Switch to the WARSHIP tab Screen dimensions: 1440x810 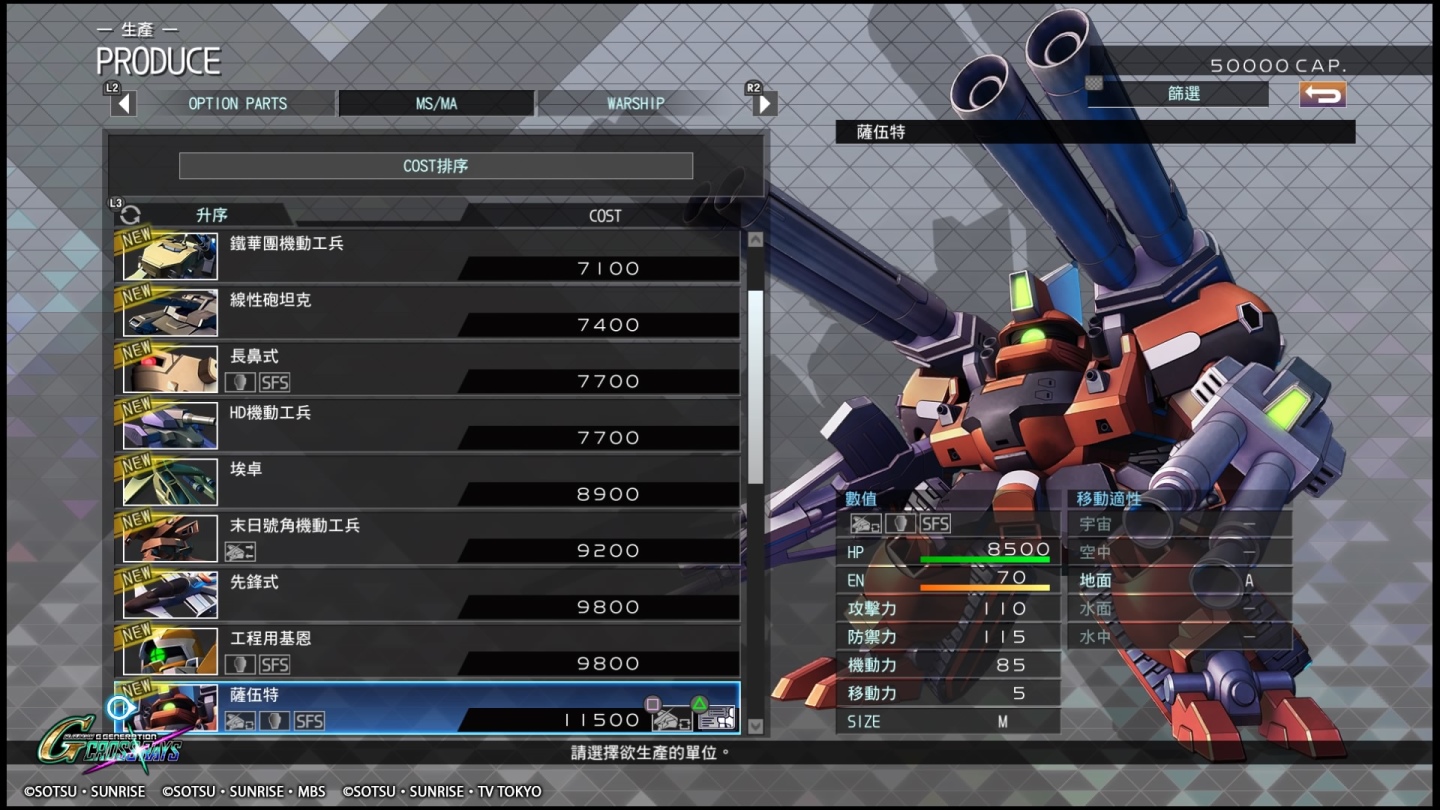coord(635,102)
